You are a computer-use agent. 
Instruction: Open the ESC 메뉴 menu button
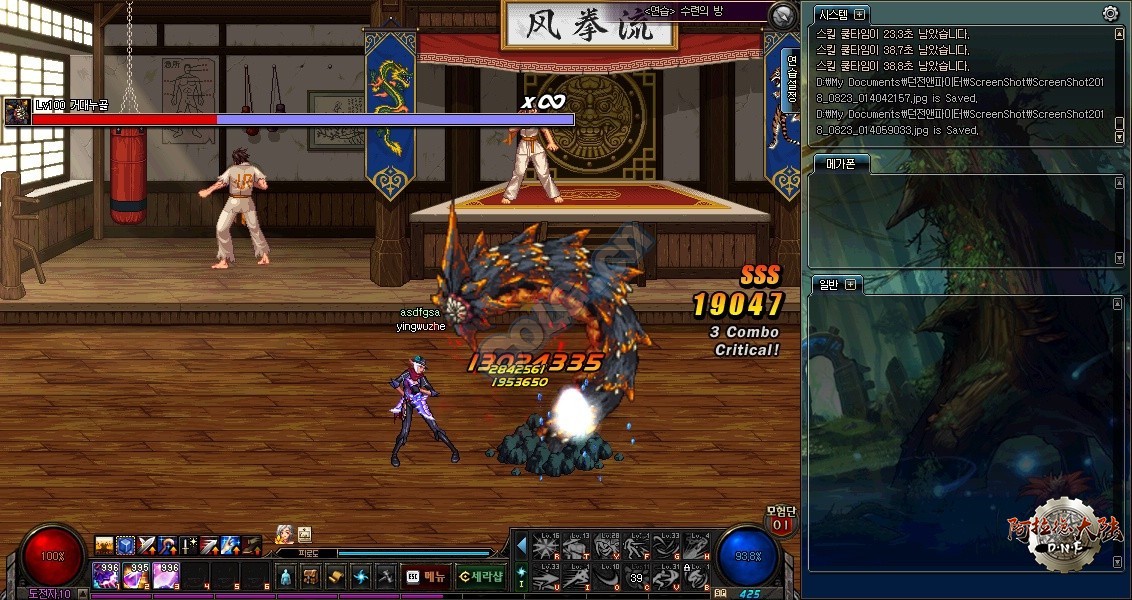[425, 576]
